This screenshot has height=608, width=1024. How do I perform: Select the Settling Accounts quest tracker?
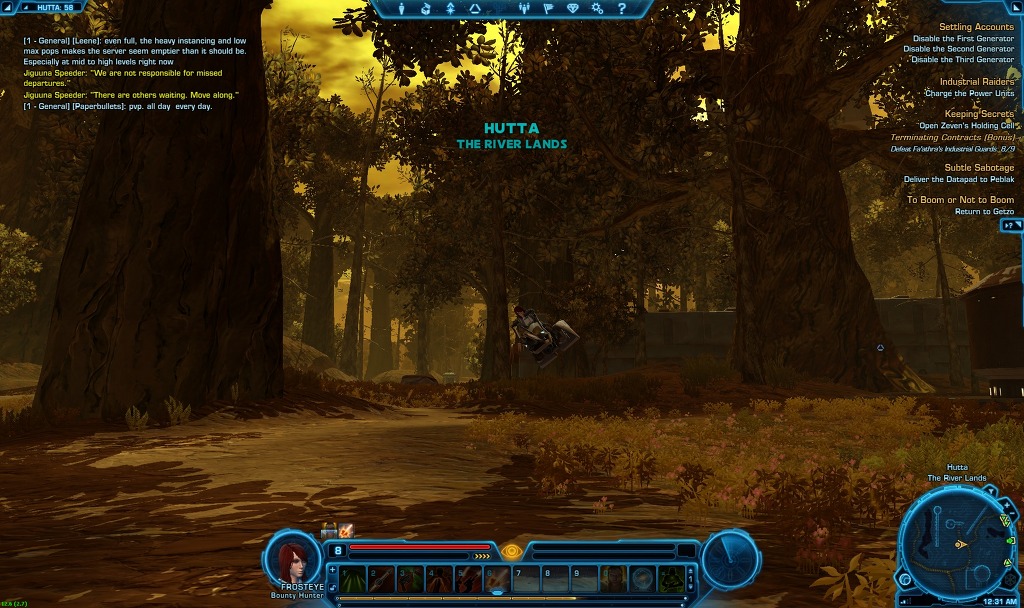[977, 27]
